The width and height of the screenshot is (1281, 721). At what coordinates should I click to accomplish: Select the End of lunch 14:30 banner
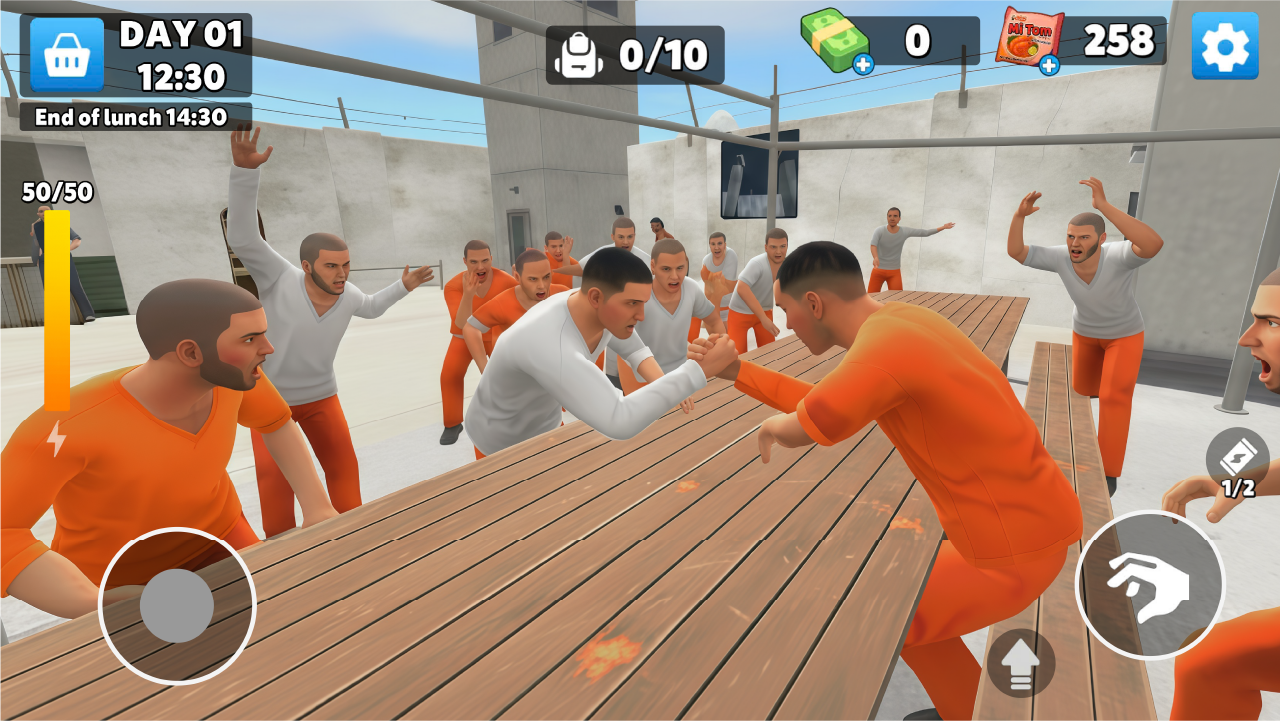(132, 116)
